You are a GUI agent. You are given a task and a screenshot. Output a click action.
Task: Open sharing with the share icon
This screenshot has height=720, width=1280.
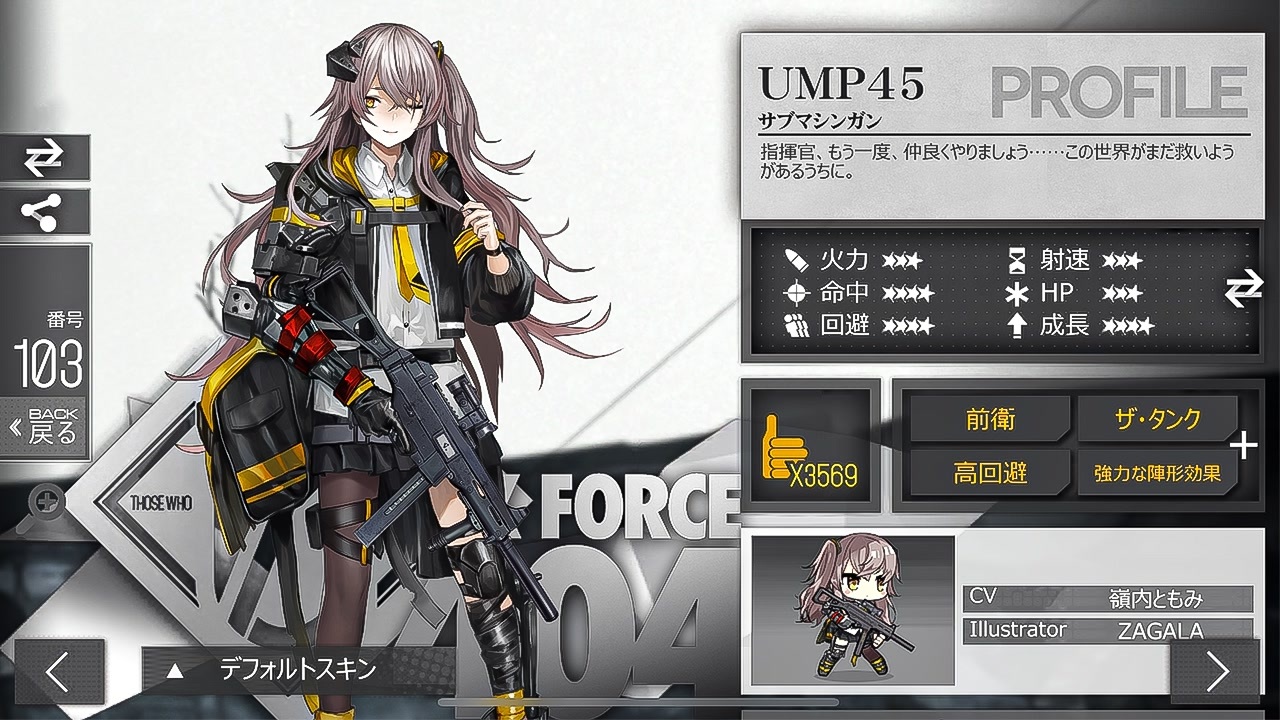[44, 213]
